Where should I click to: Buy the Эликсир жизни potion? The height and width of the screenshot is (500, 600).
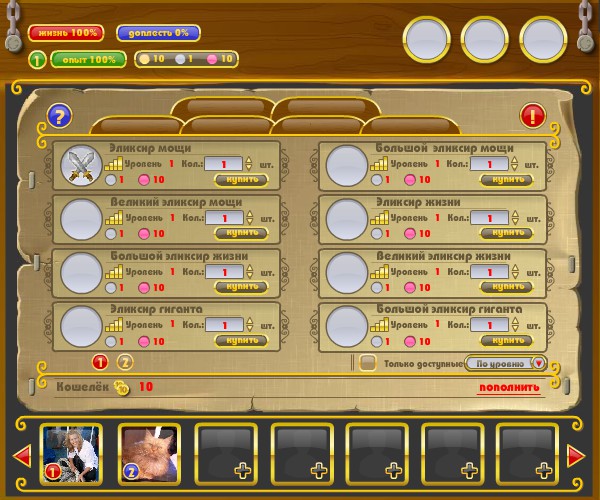pyautogui.click(x=506, y=233)
